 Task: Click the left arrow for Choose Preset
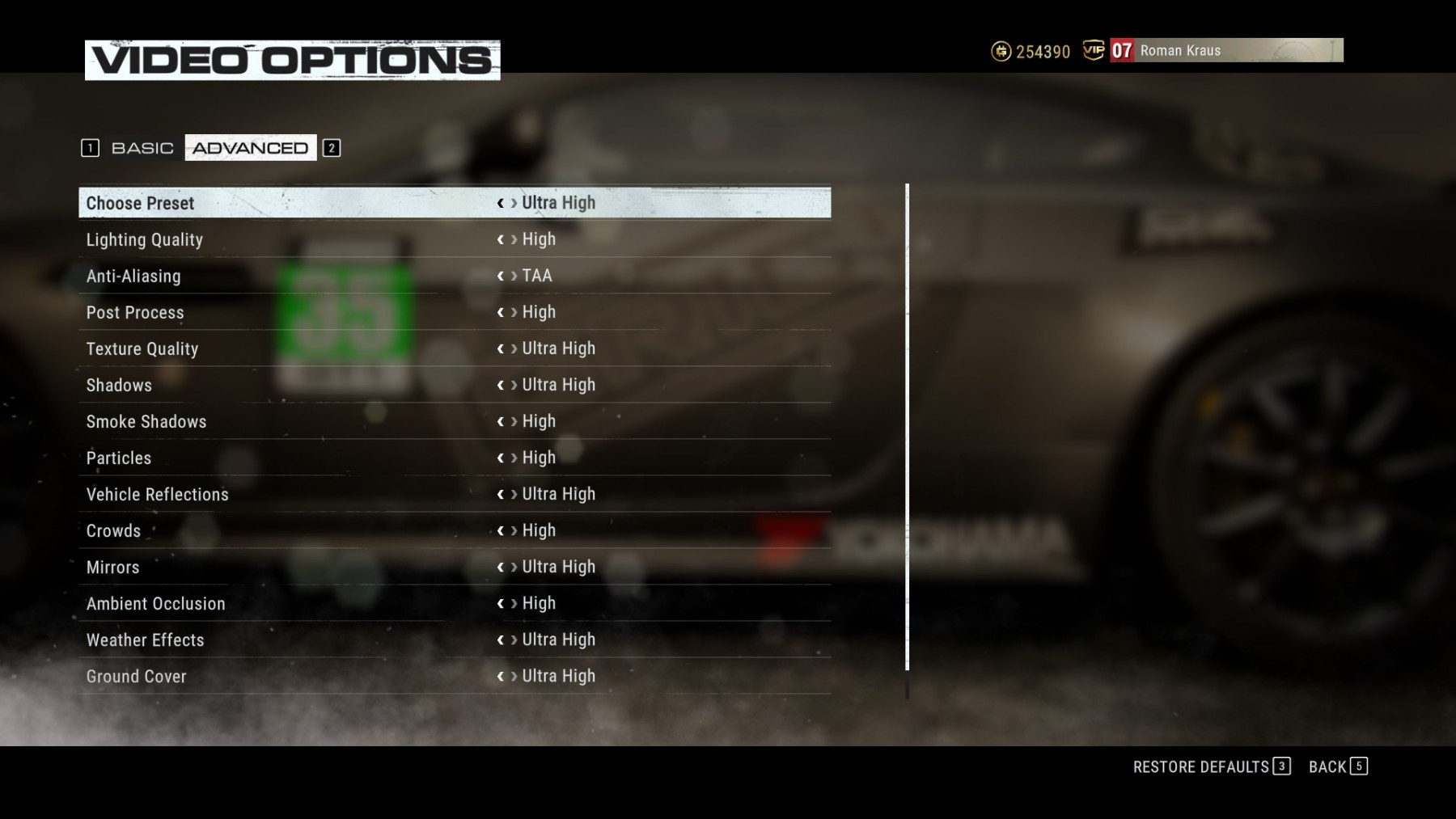pyautogui.click(x=500, y=203)
